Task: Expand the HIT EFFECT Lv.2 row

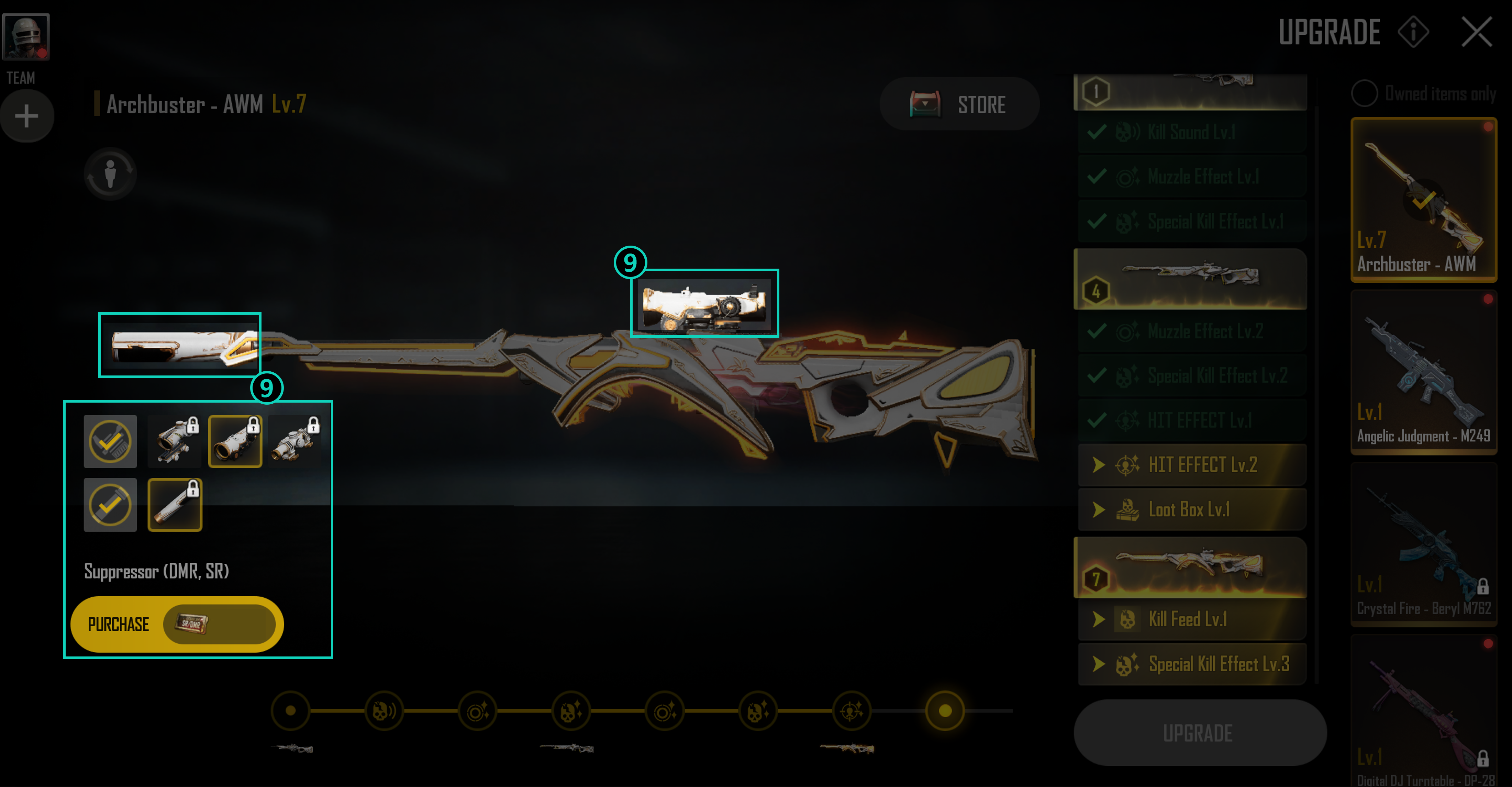Action: 1191,465
